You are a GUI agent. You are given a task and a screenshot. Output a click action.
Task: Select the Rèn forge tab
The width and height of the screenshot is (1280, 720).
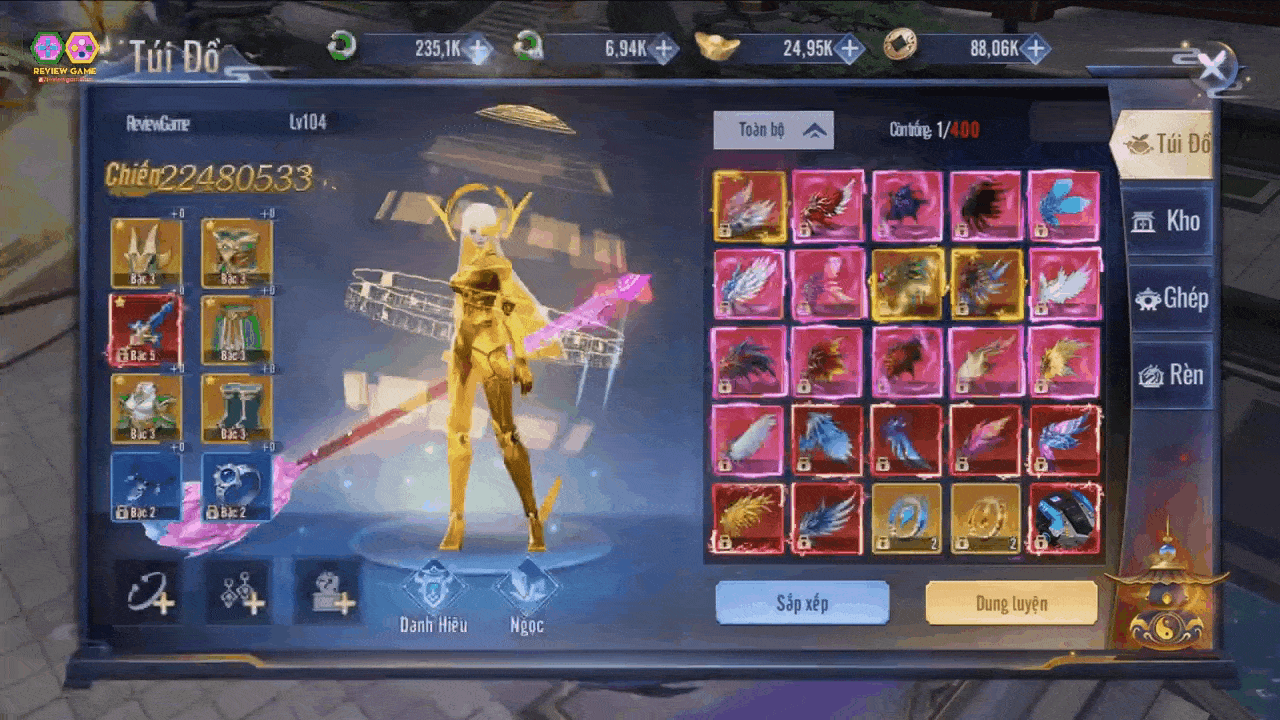[1170, 375]
